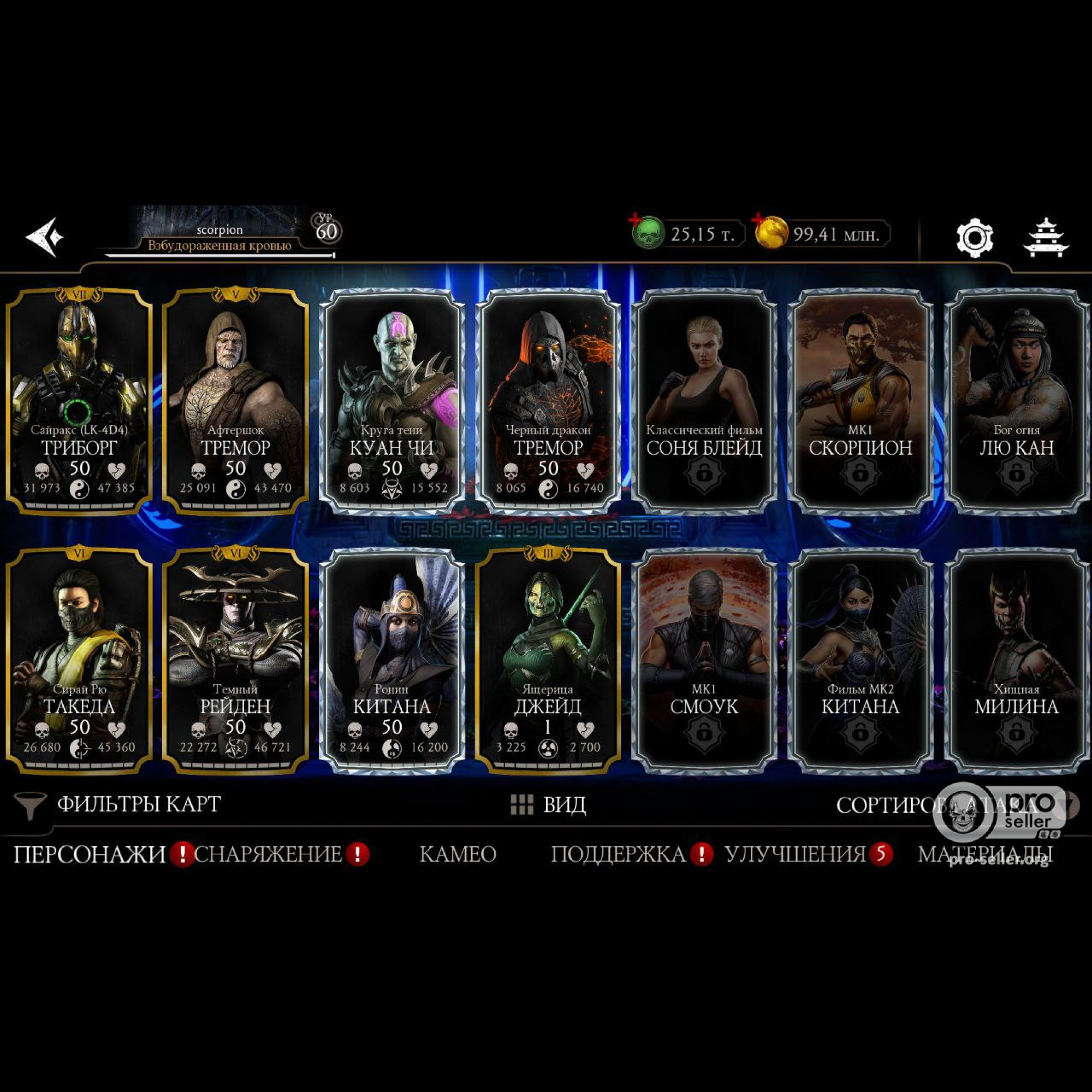The height and width of the screenshot is (1092, 1092).
Task: Switch to the Снаряжение tab
Action: point(269,853)
